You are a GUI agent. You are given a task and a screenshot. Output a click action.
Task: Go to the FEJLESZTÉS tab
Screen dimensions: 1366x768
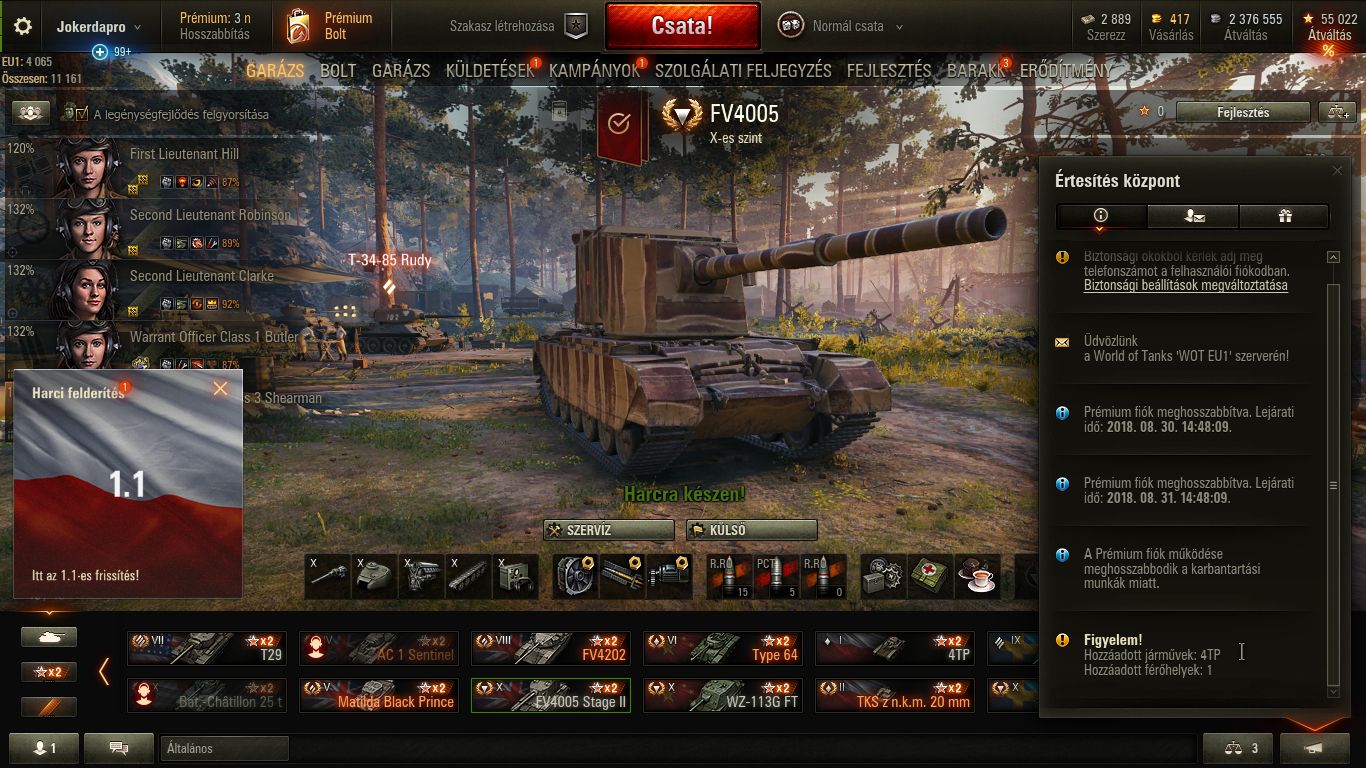[x=889, y=71]
